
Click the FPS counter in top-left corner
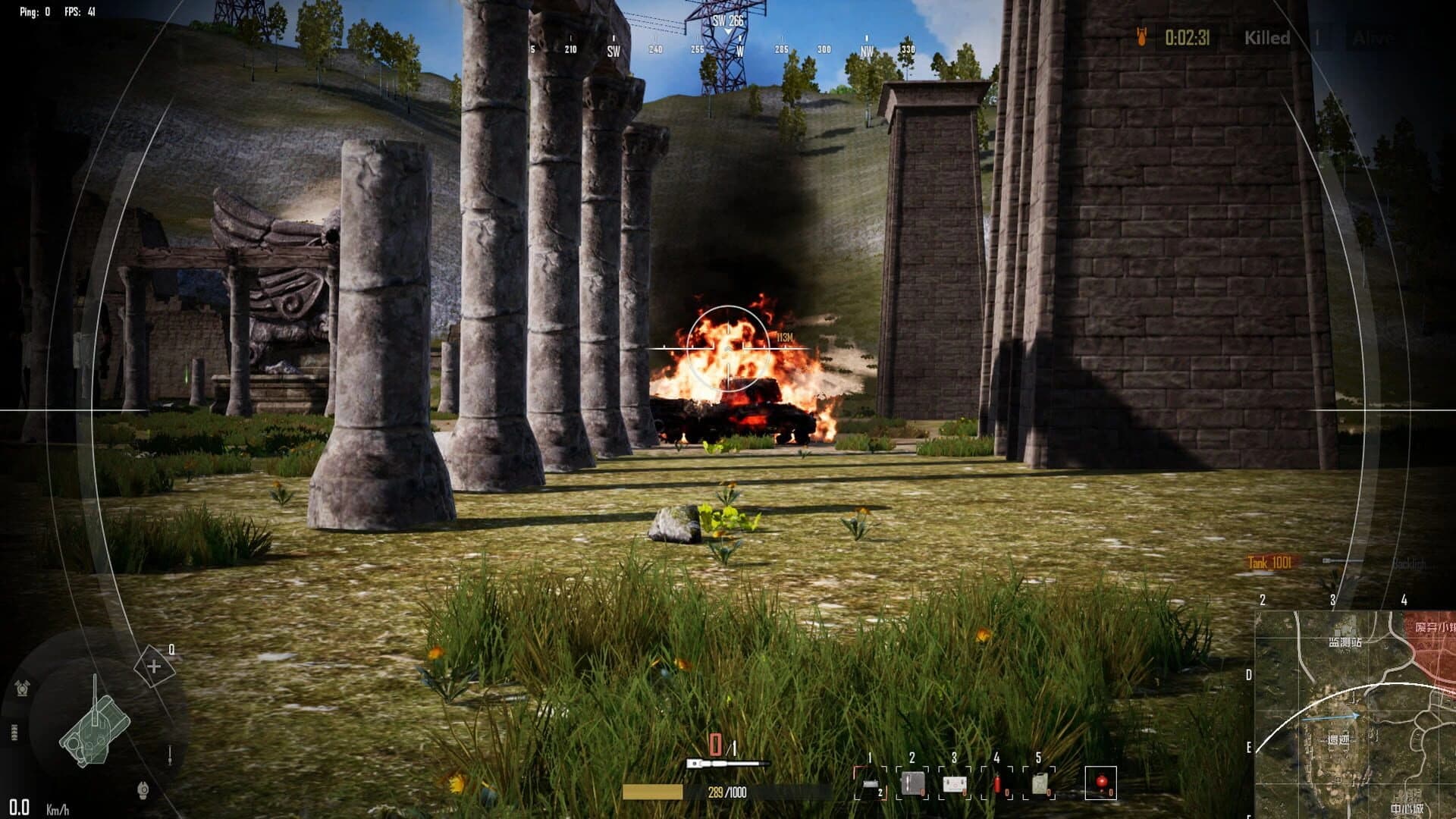(78, 12)
